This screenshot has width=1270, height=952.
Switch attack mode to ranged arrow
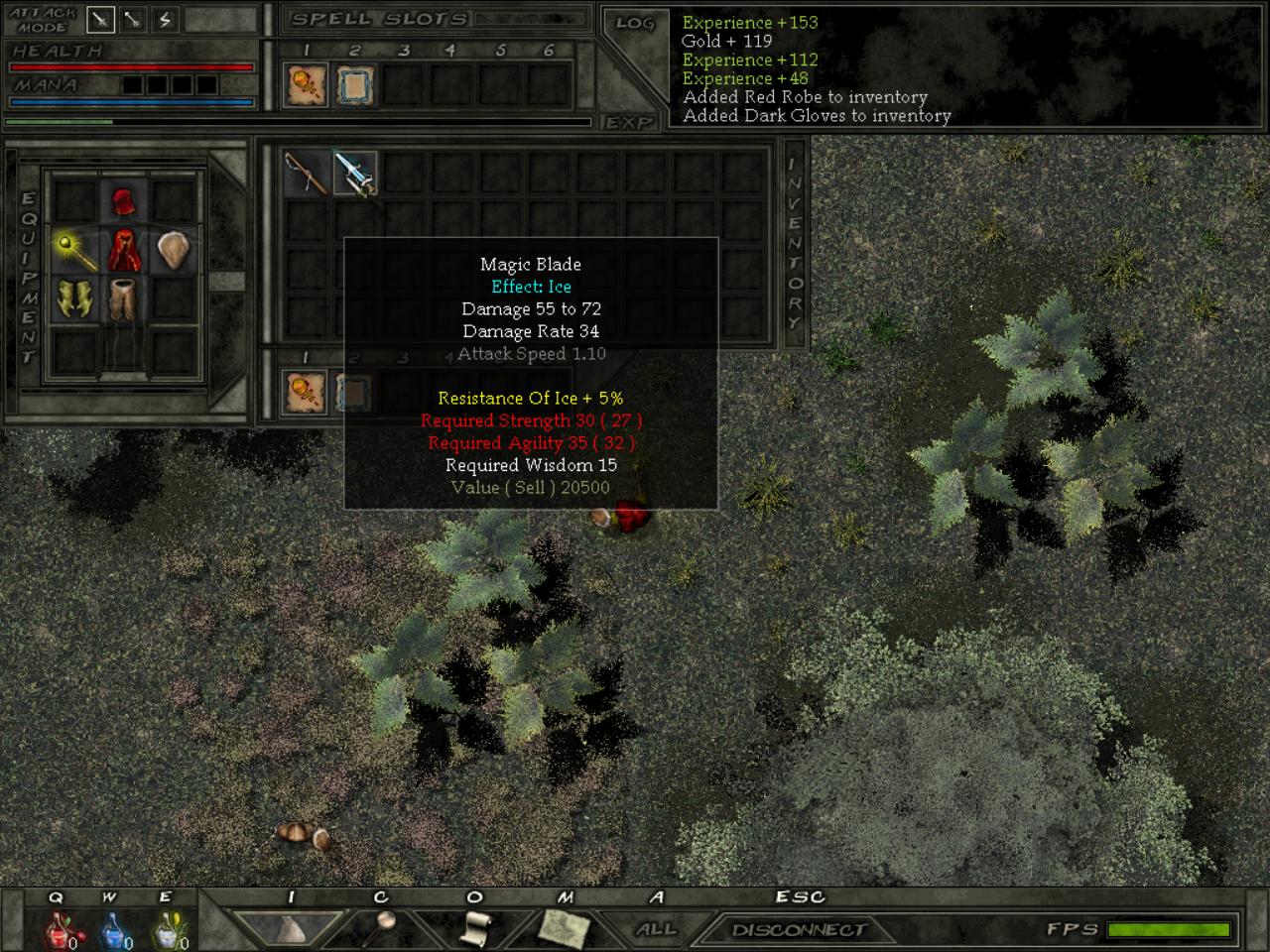point(133,19)
